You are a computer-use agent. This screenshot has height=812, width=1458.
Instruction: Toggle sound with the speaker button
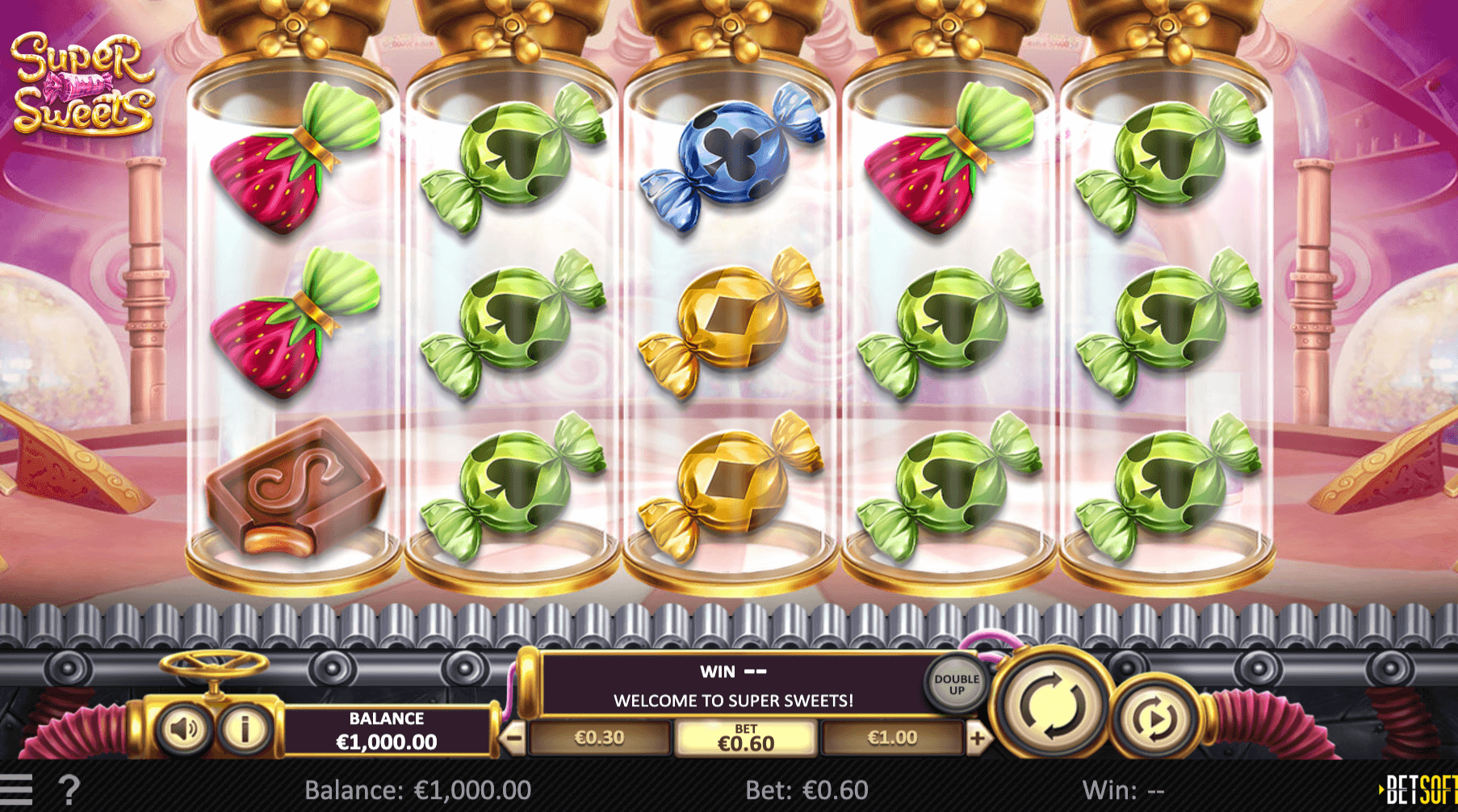pos(184,729)
